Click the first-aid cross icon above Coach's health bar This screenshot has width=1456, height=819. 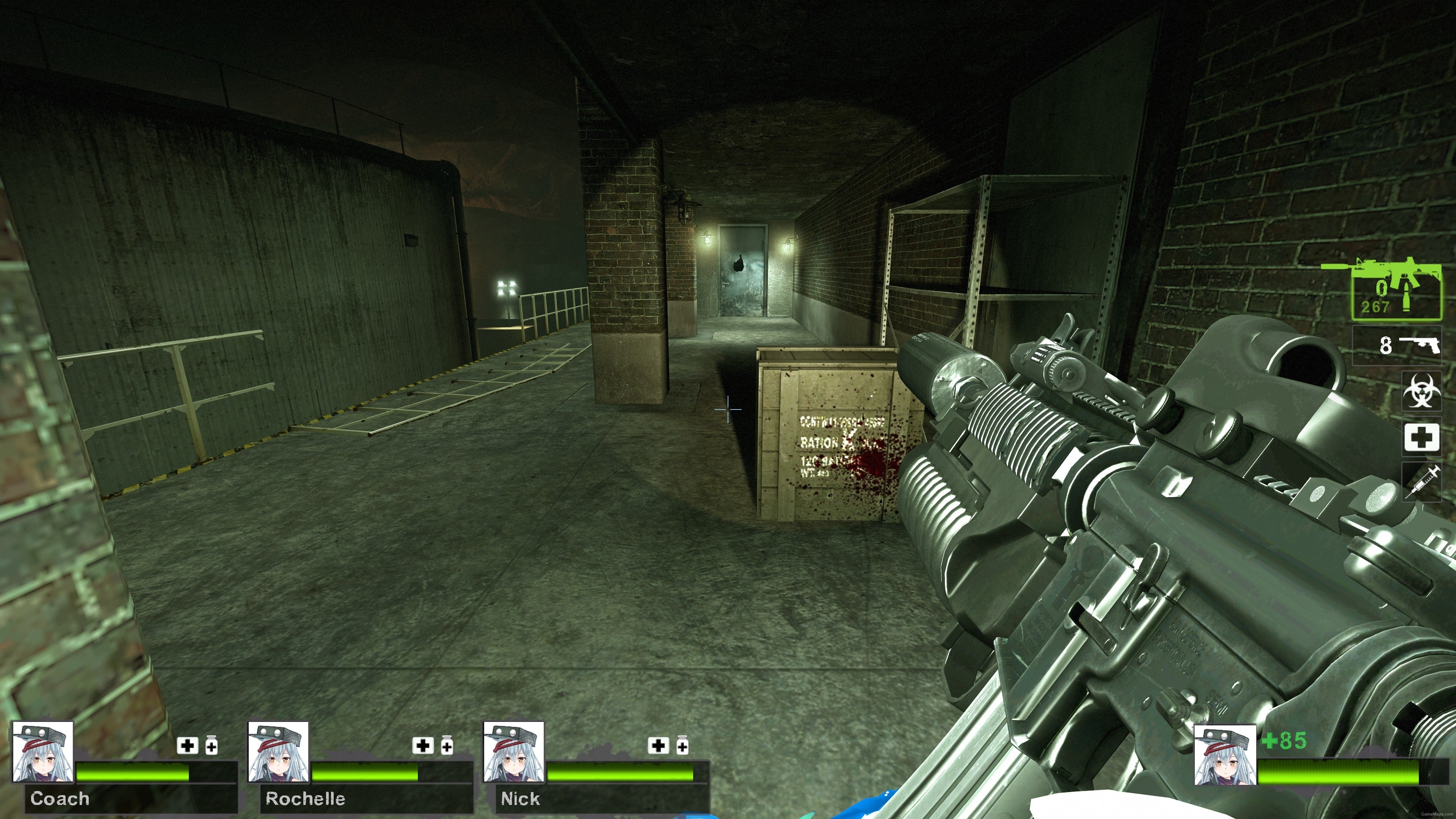coord(187,745)
